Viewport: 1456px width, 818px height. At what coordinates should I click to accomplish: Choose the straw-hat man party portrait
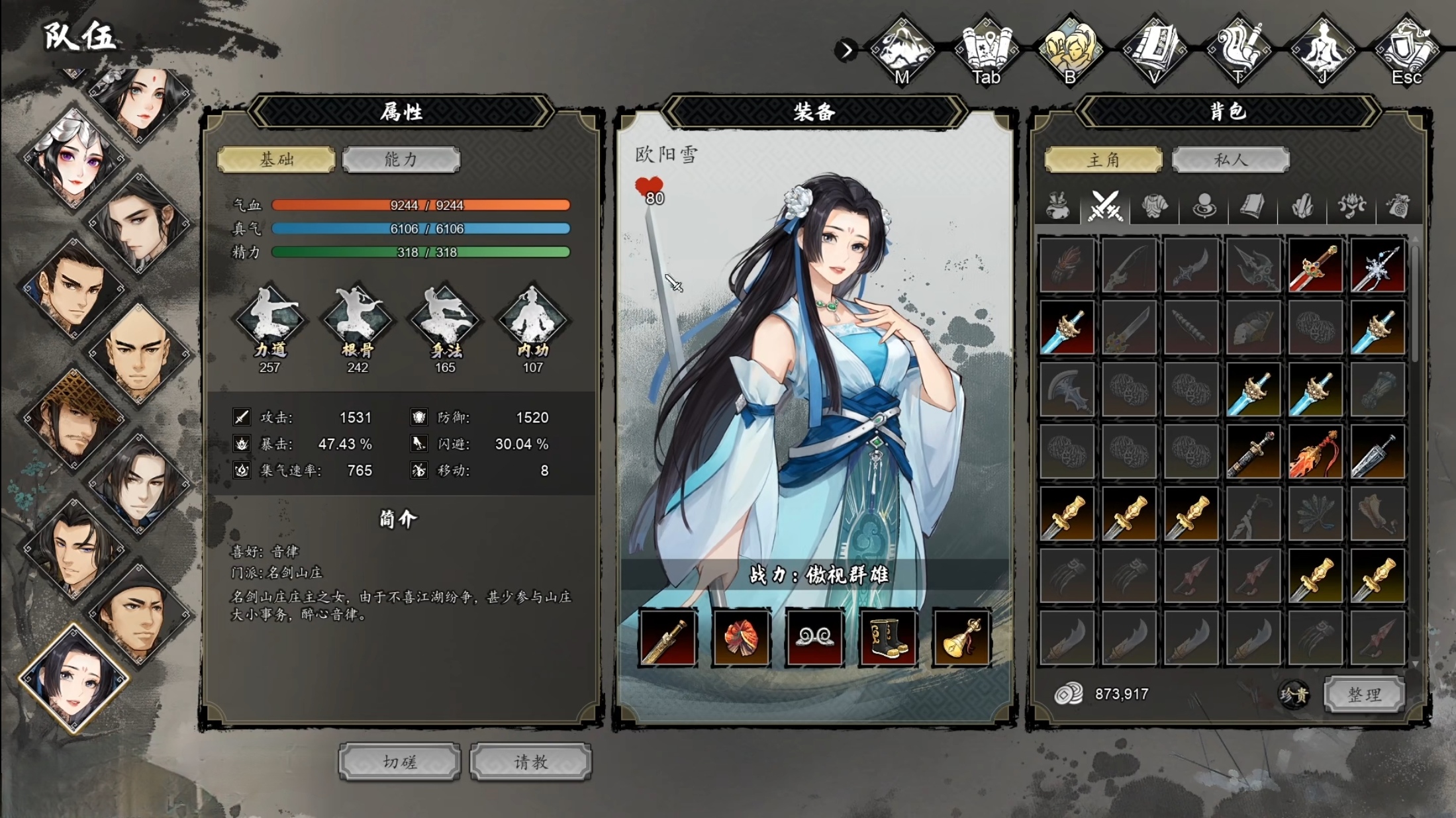(x=73, y=417)
